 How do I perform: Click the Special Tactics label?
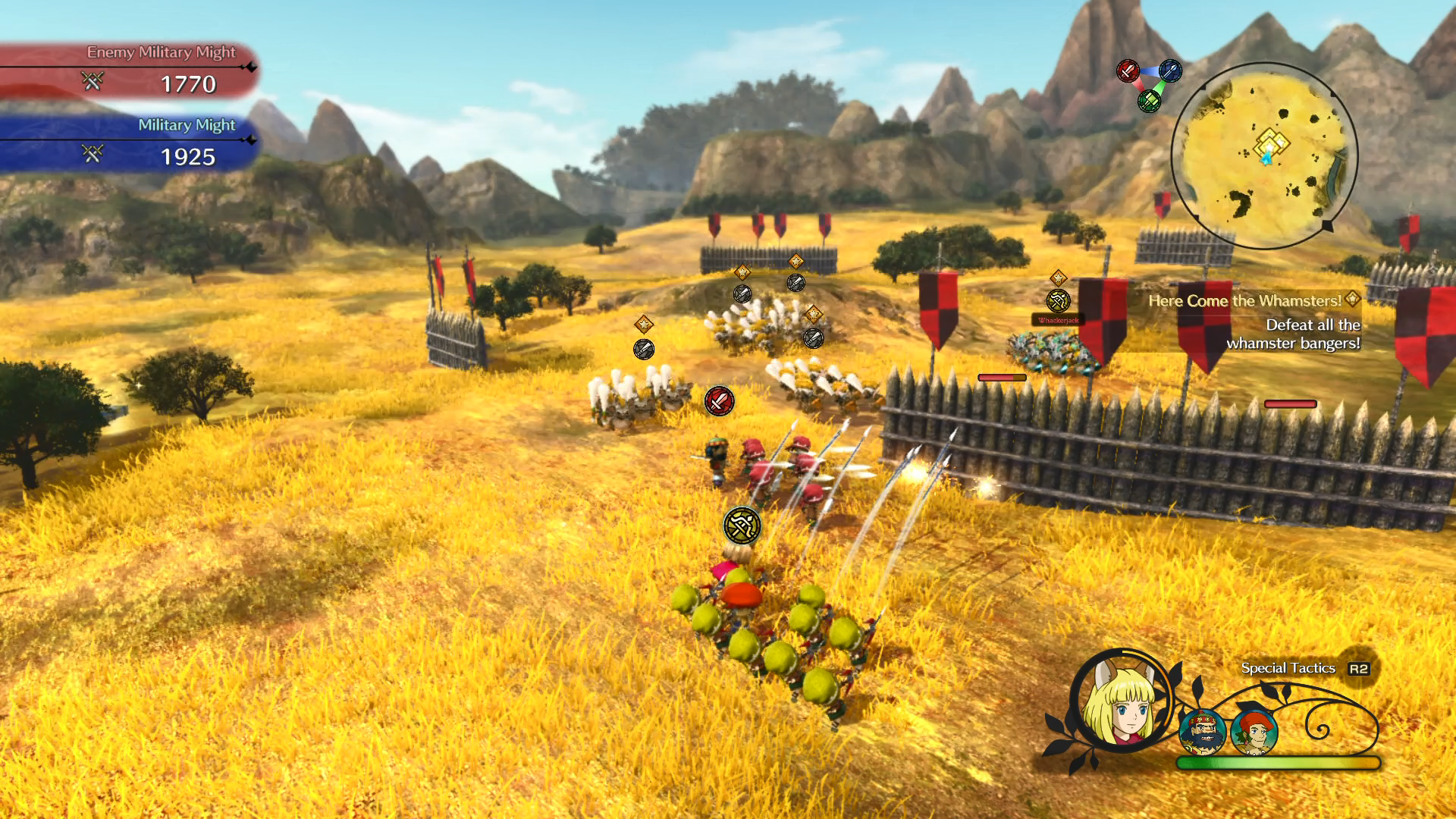click(x=1288, y=668)
